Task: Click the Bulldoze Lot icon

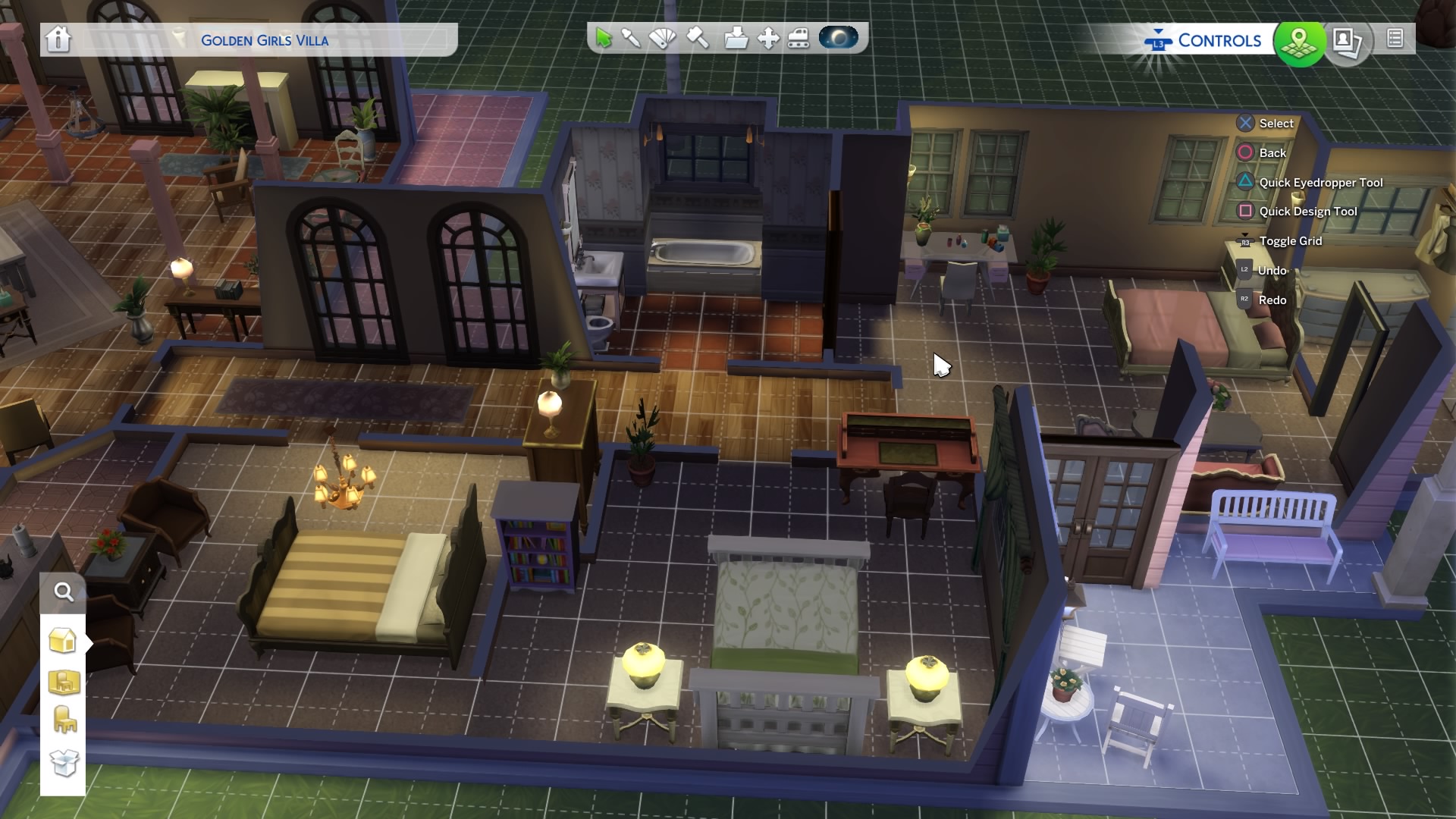Action: tap(799, 38)
